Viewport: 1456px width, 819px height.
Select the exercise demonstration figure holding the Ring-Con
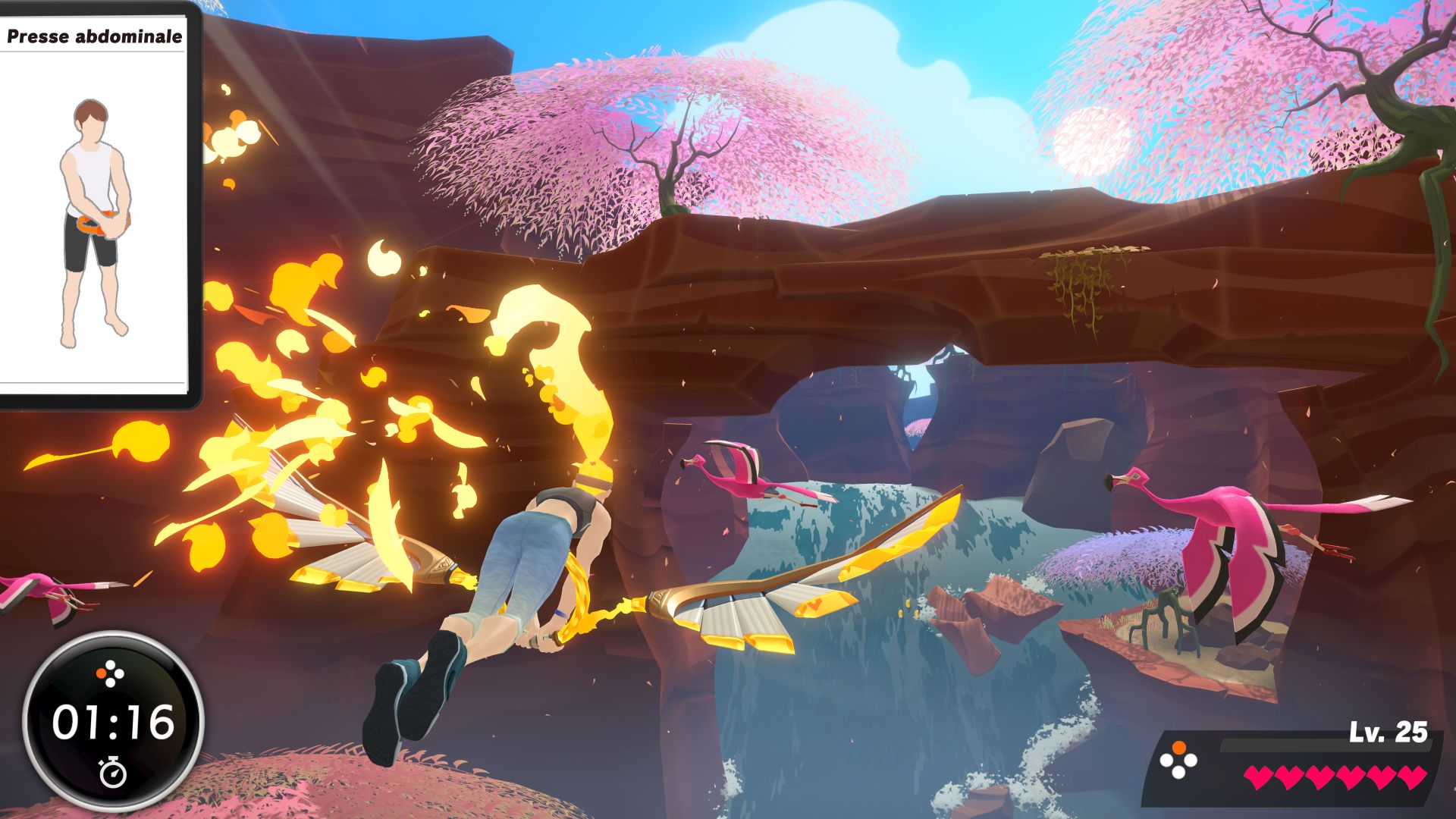coord(95,220)
